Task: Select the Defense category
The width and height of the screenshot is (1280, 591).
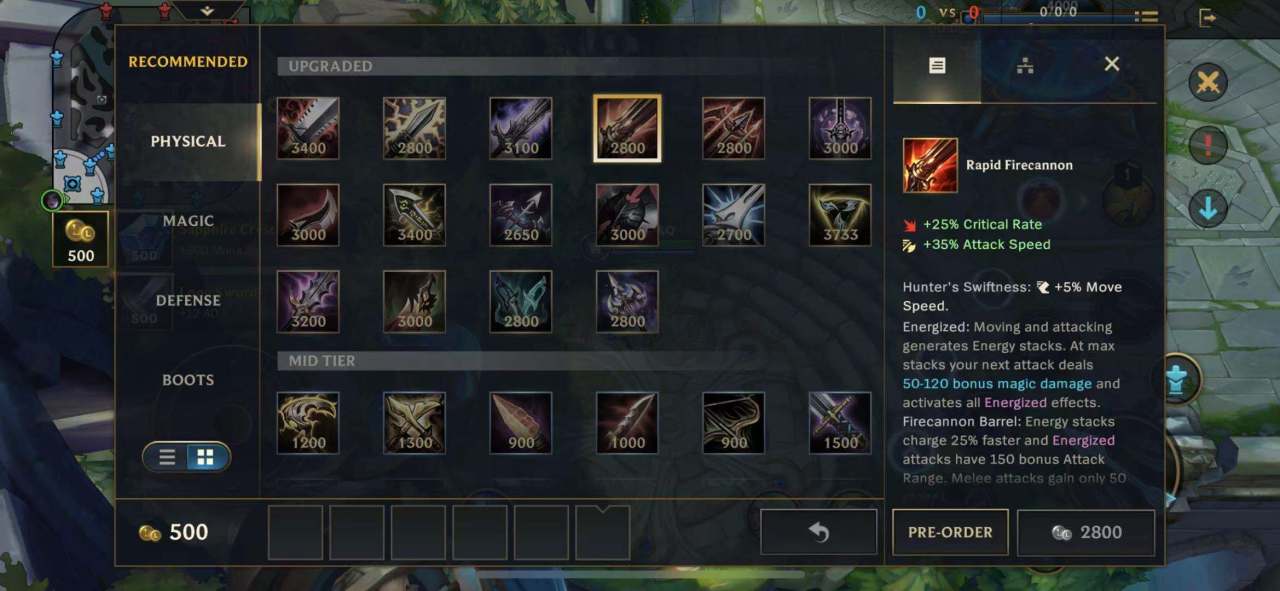Action: (x=188, y=300)
